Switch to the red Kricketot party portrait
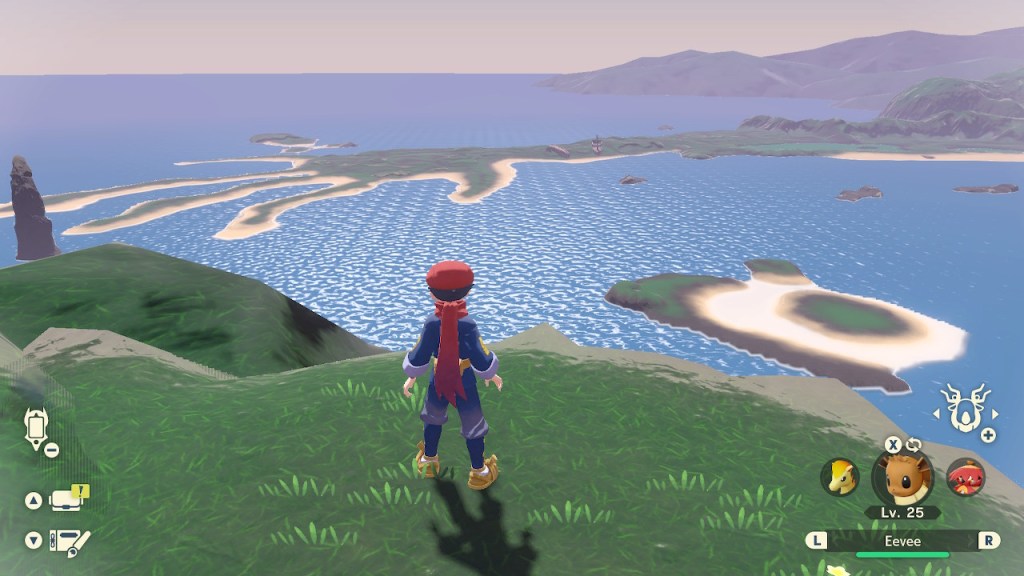The height and width of the screenshot is (576, 1024). [965, 477]
